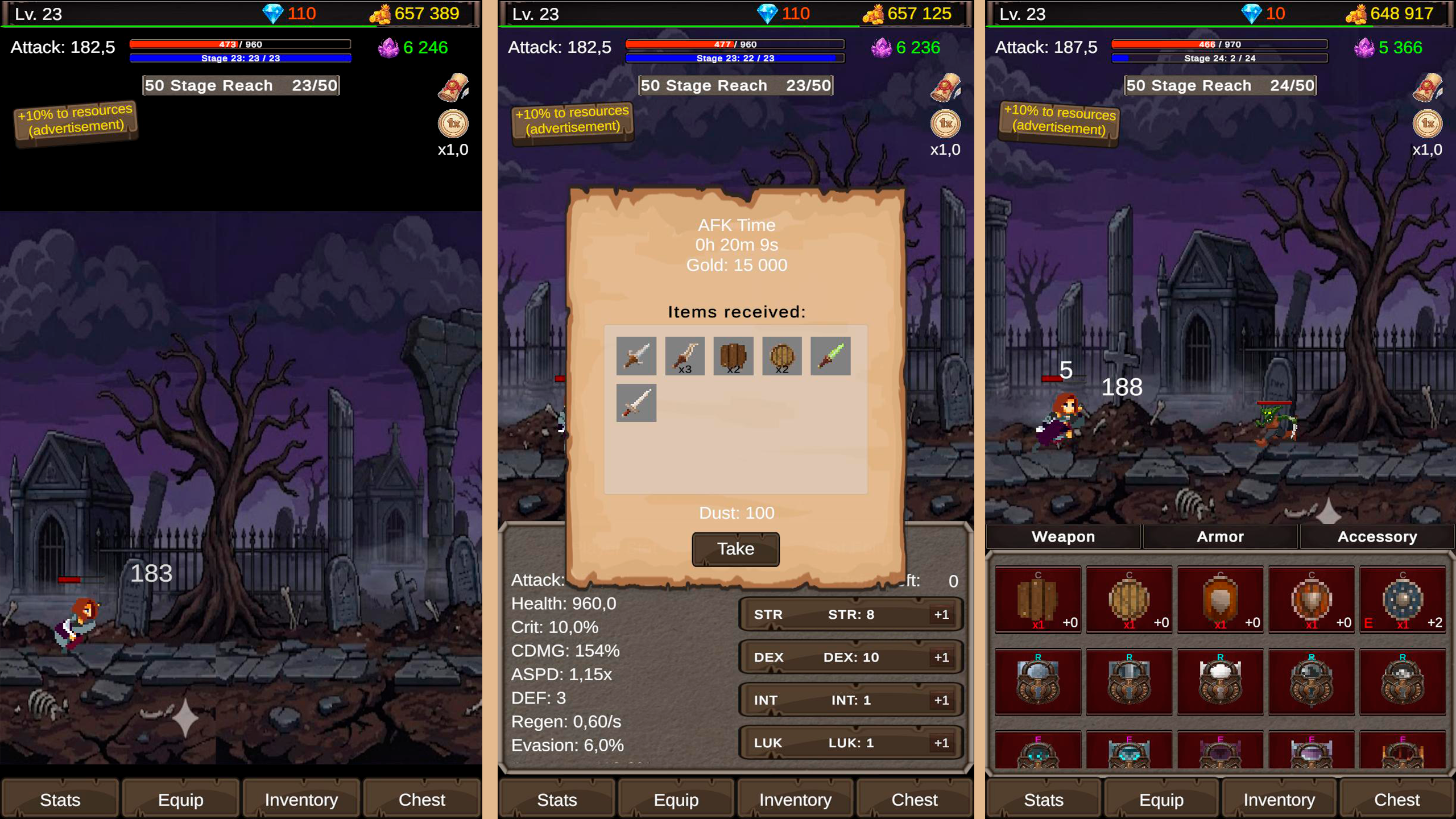The width and height of the screenshot is (1456, 819).
Task: Switch to the Weapon equipment tab
Action: coord(1063,536)
